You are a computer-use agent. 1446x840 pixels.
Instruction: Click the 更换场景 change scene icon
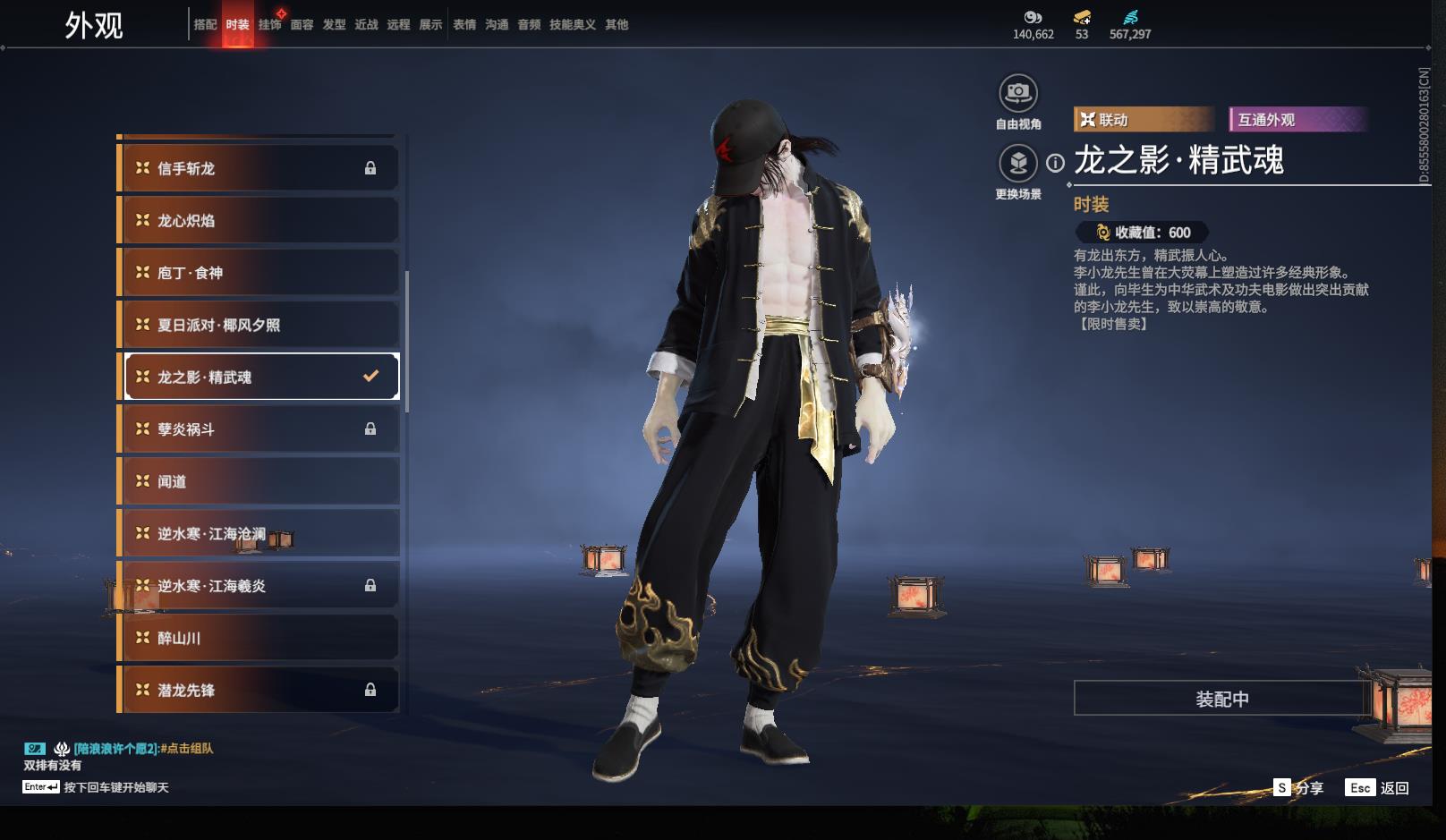(x=1017, y=163)
